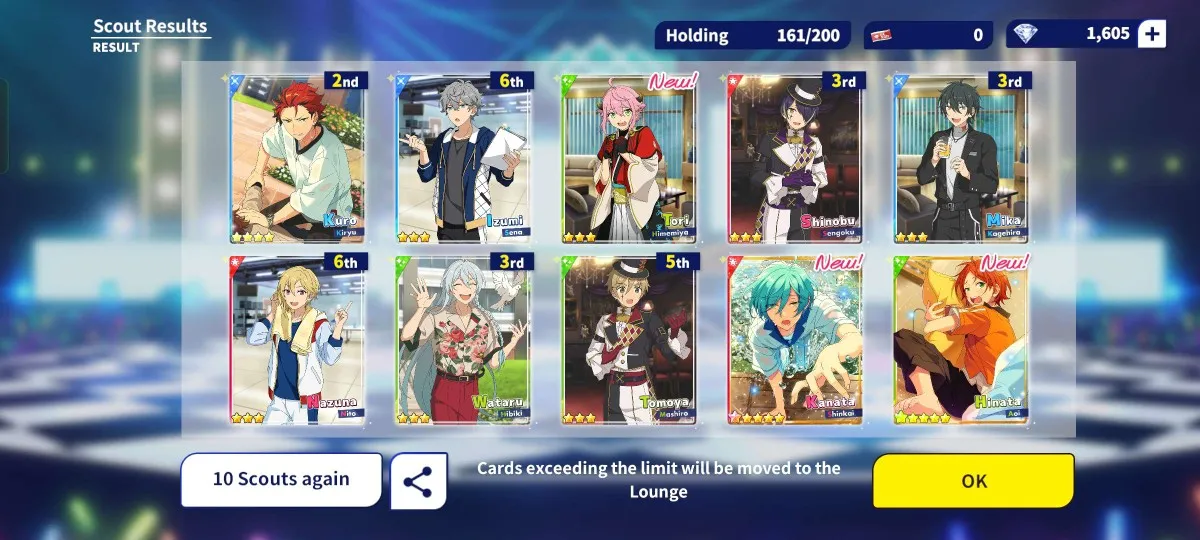Open the Kanata Shinkai card
Image resolution: width=1200 pixels, height=540 pixels.
(x=796, y=340)
